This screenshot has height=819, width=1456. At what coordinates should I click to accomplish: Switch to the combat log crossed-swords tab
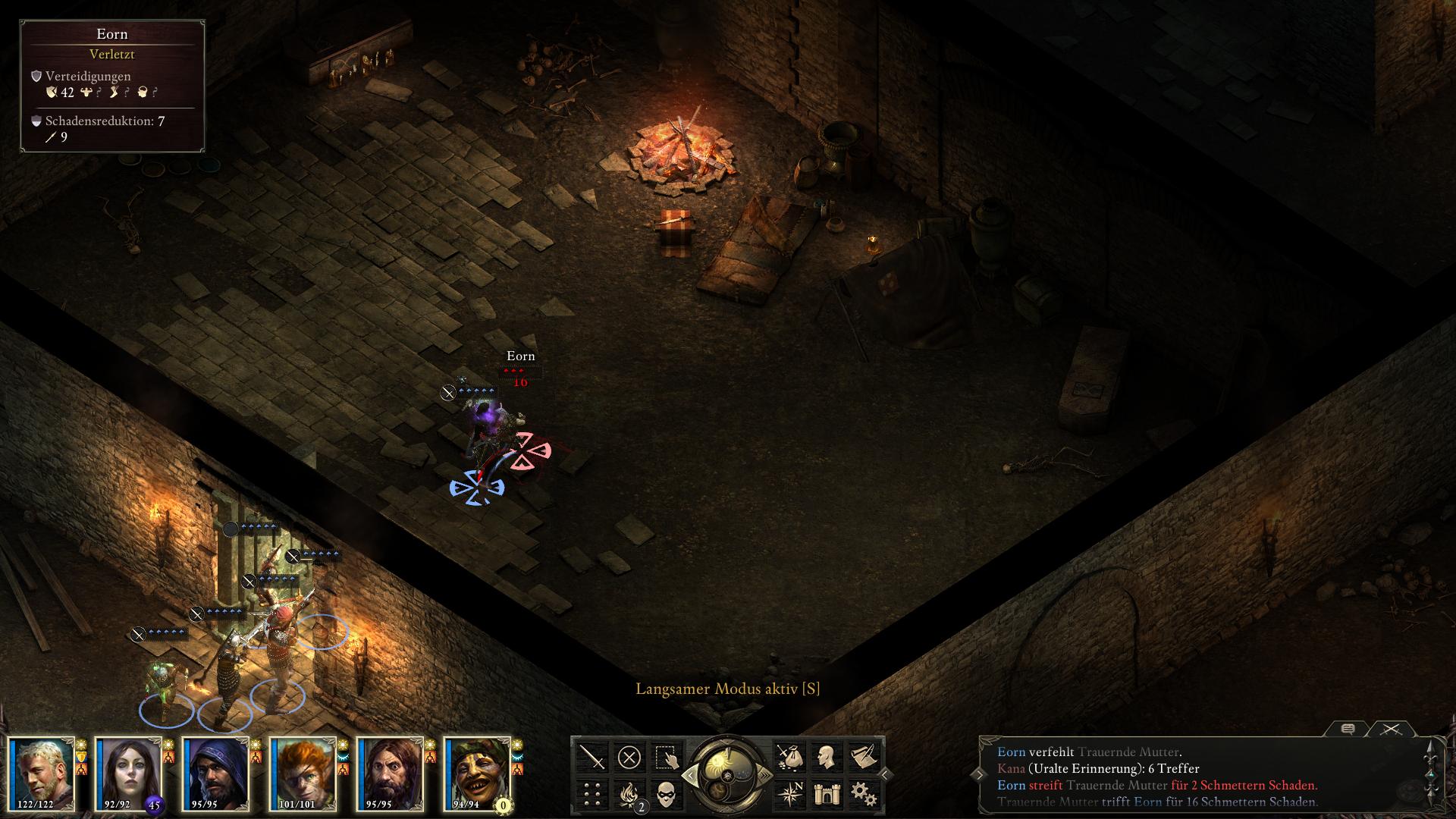coord(1391,729)
